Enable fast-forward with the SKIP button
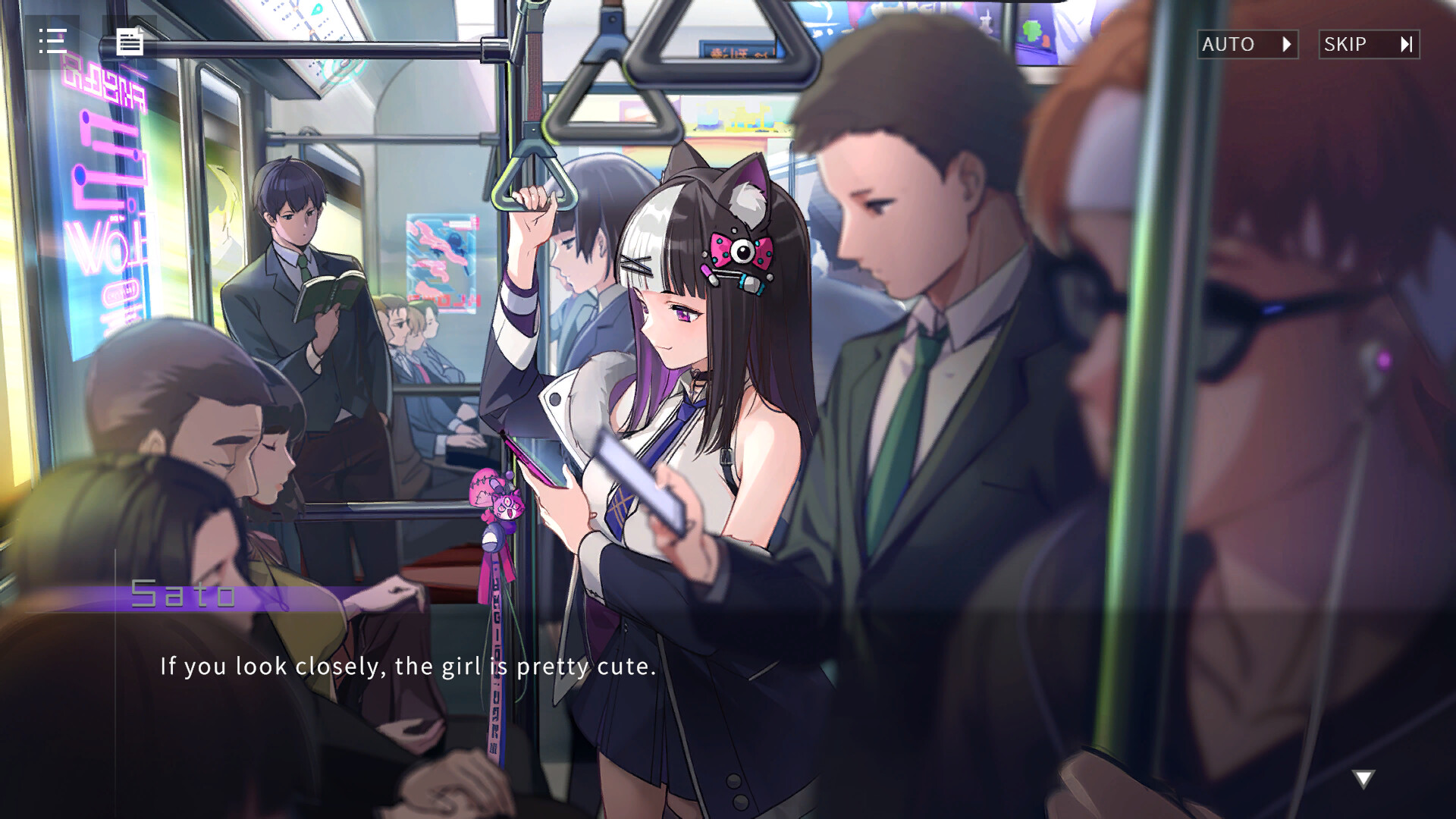 1370,44
